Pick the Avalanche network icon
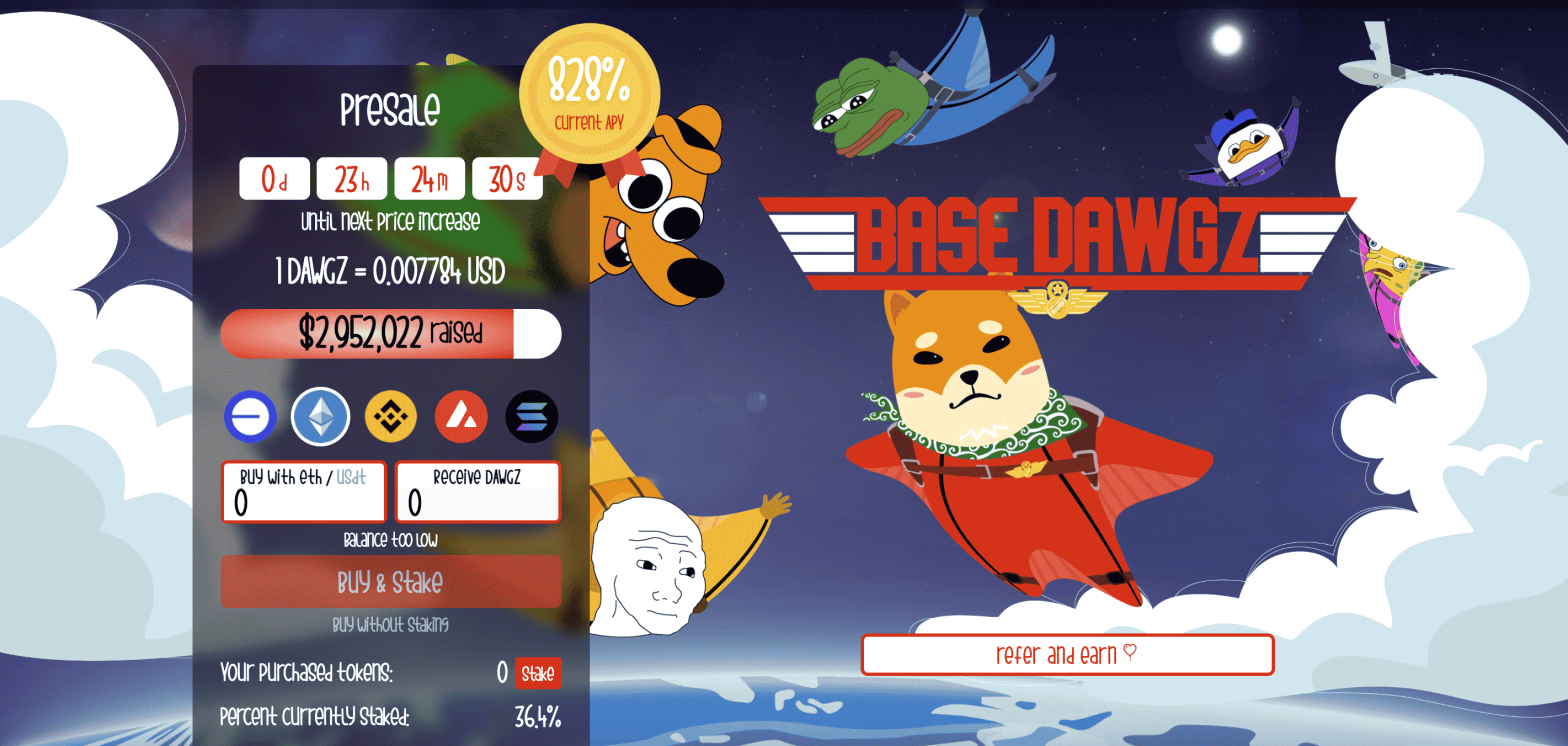The height and width of the screenshot is (746, 1568). click(461, 416)
